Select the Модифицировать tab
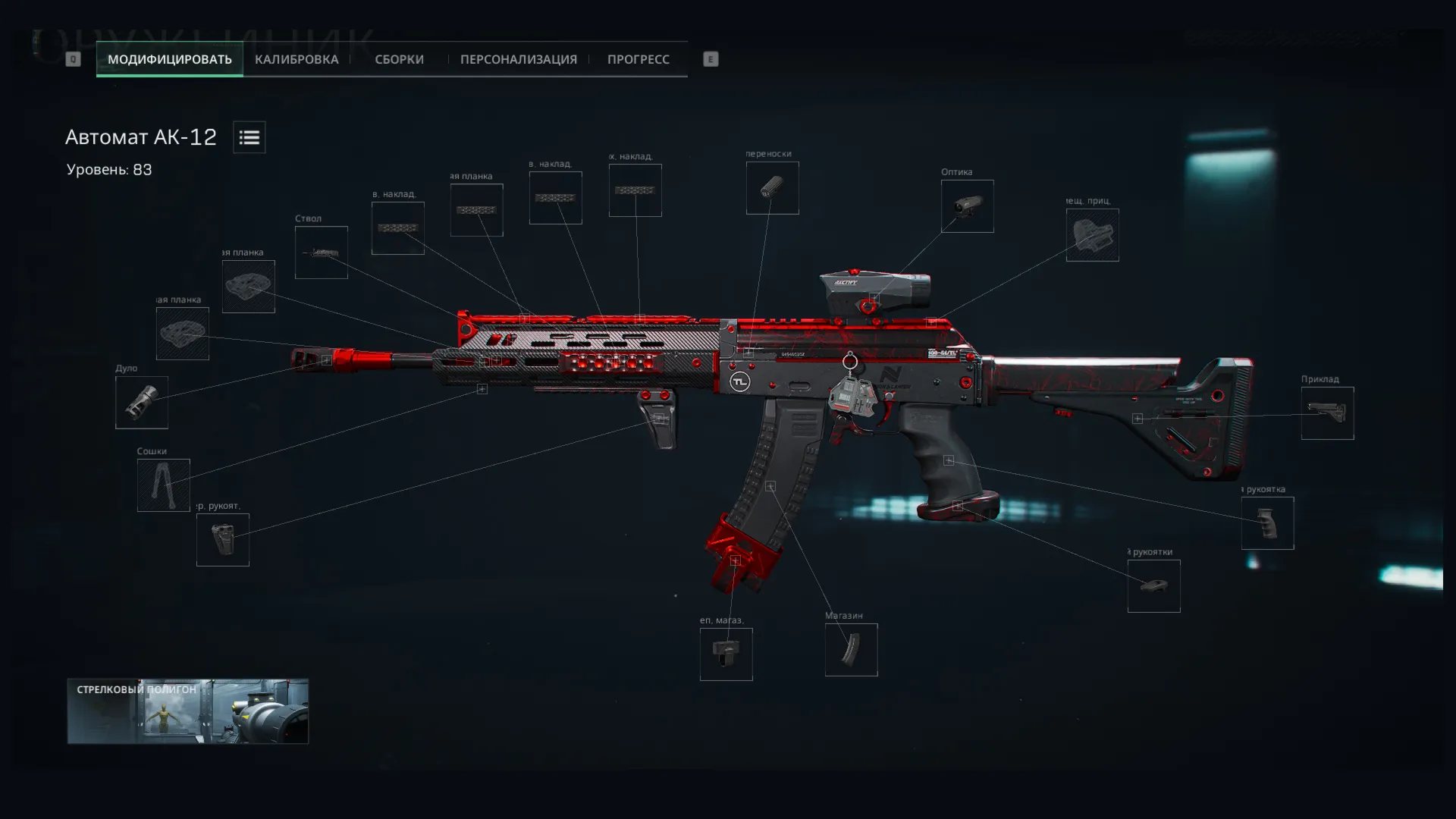This screenshot has height=819, width=1456. [x=169, y=59]
